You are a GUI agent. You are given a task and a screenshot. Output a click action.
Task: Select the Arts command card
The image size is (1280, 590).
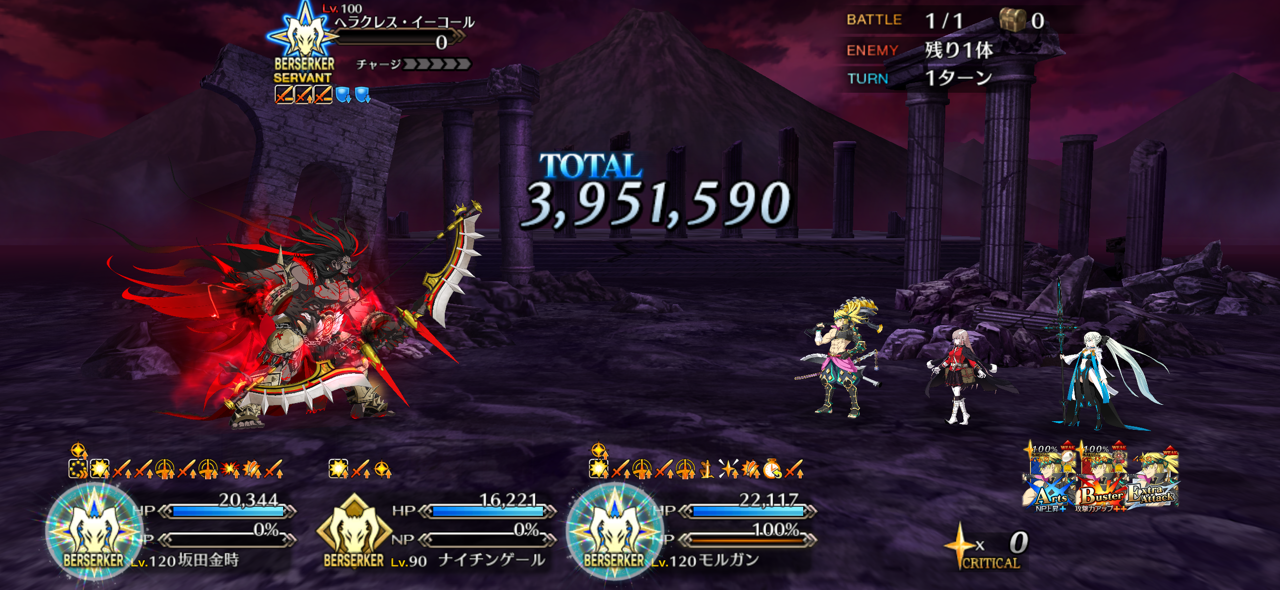(1048, 478)
